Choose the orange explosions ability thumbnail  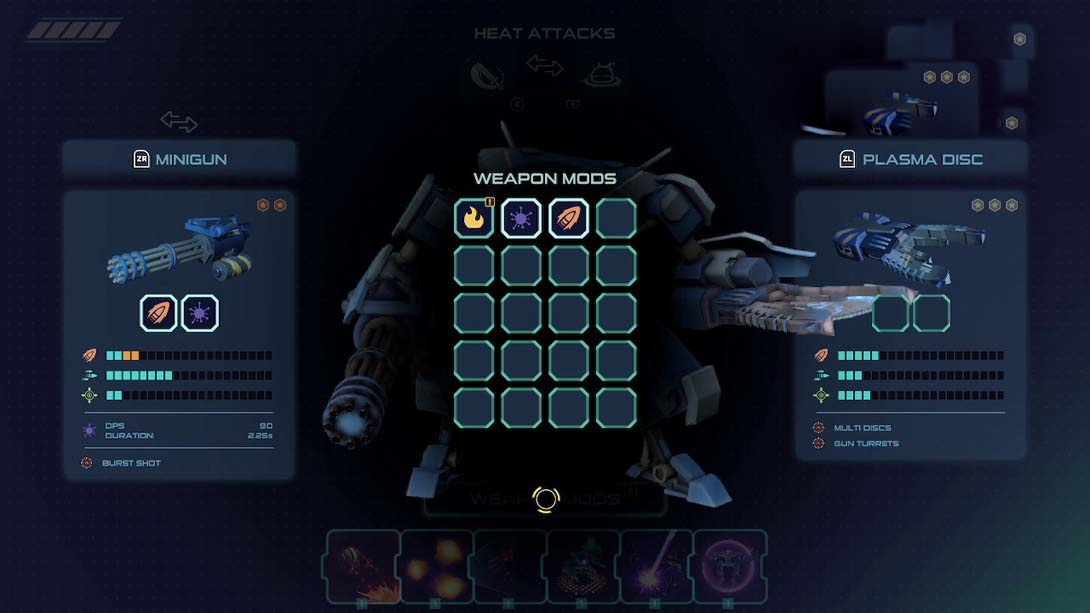(x=437, y=566)
